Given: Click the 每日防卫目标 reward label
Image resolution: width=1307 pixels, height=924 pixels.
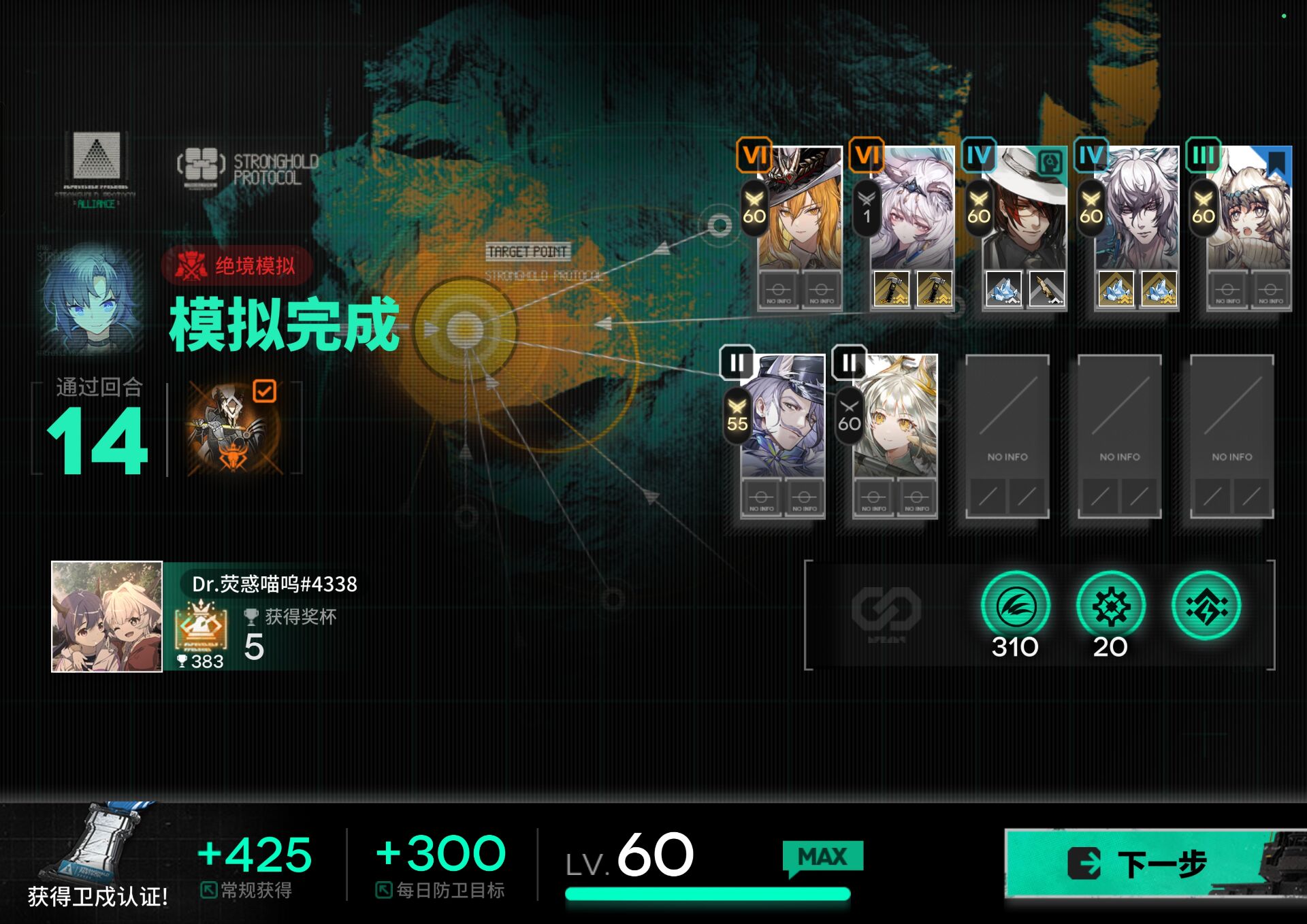Looking at the screenshot, I should click(x=441, y=889).
